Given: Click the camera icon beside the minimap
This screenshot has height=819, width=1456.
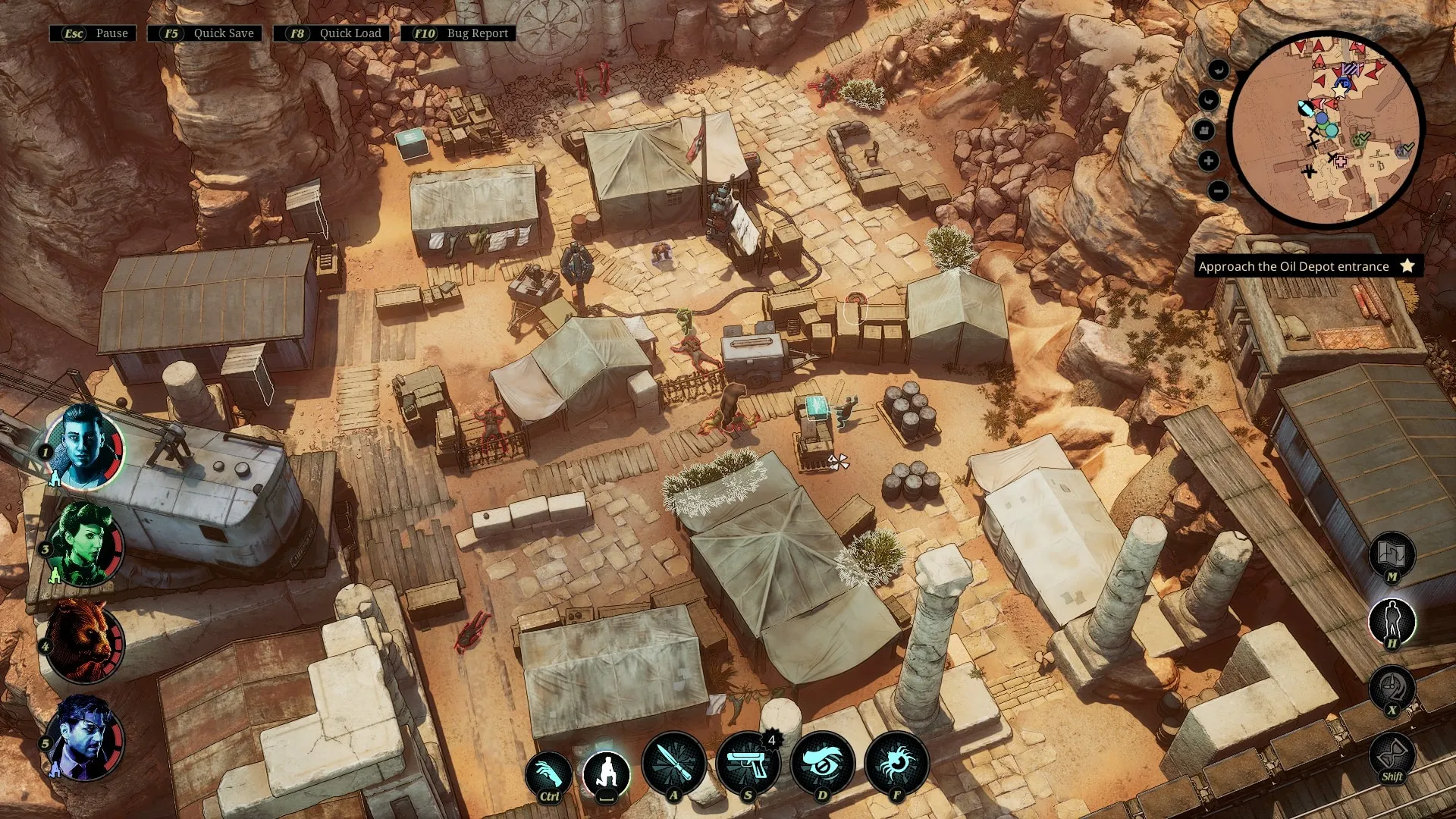Looking at the screenshot, I should click(1204, 130).
